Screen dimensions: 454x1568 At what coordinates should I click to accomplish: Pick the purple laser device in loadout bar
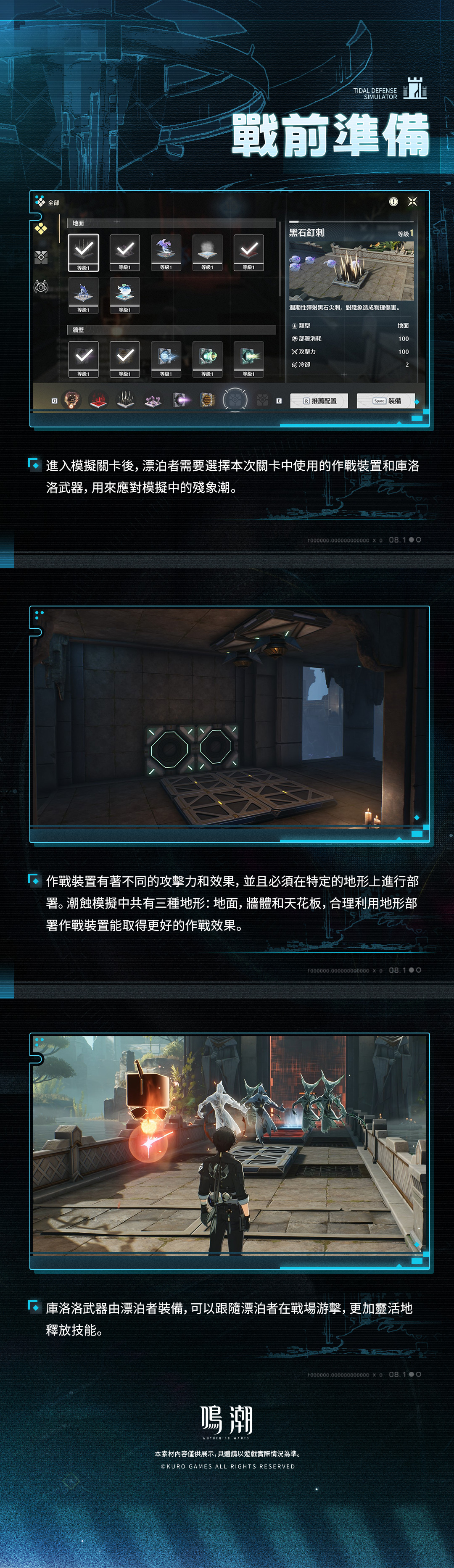[181, 400]
